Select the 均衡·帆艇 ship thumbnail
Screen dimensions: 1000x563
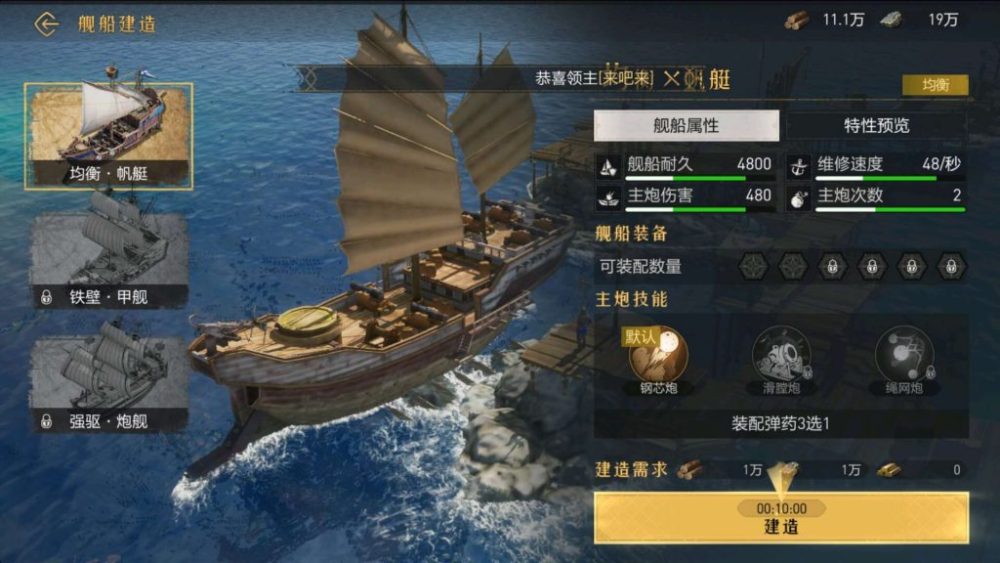pos(109,135)
